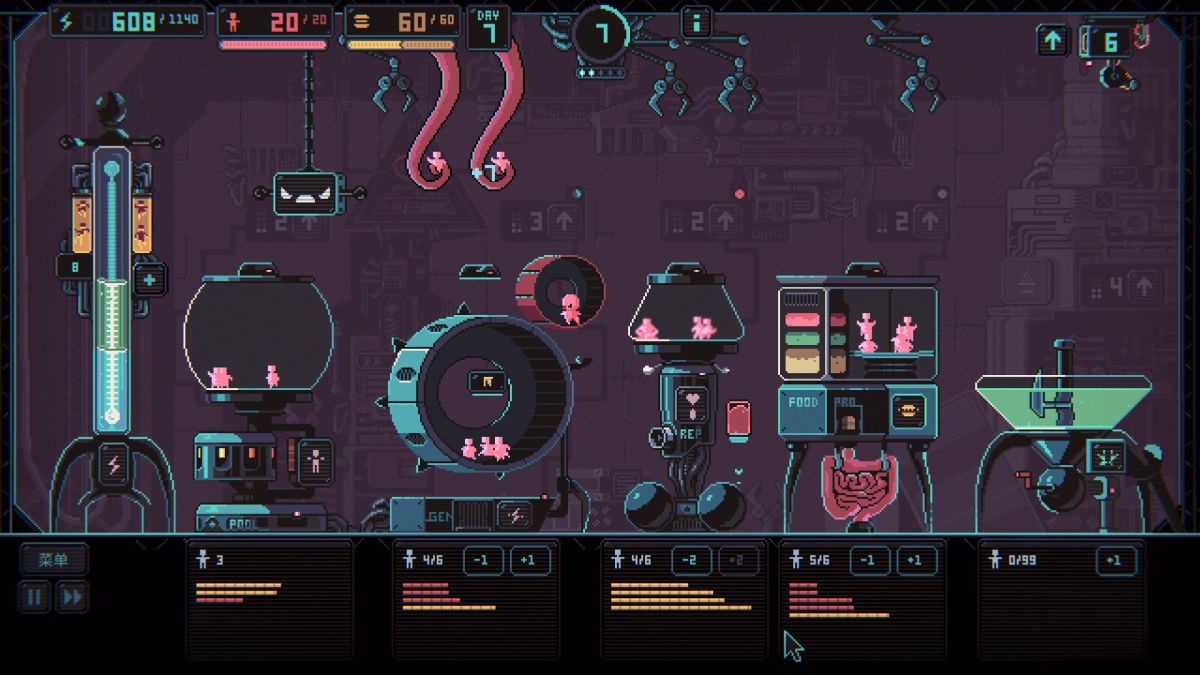
Task: Click the upgrade arrow button beside the magnet counter
Action: point(1053,41)
